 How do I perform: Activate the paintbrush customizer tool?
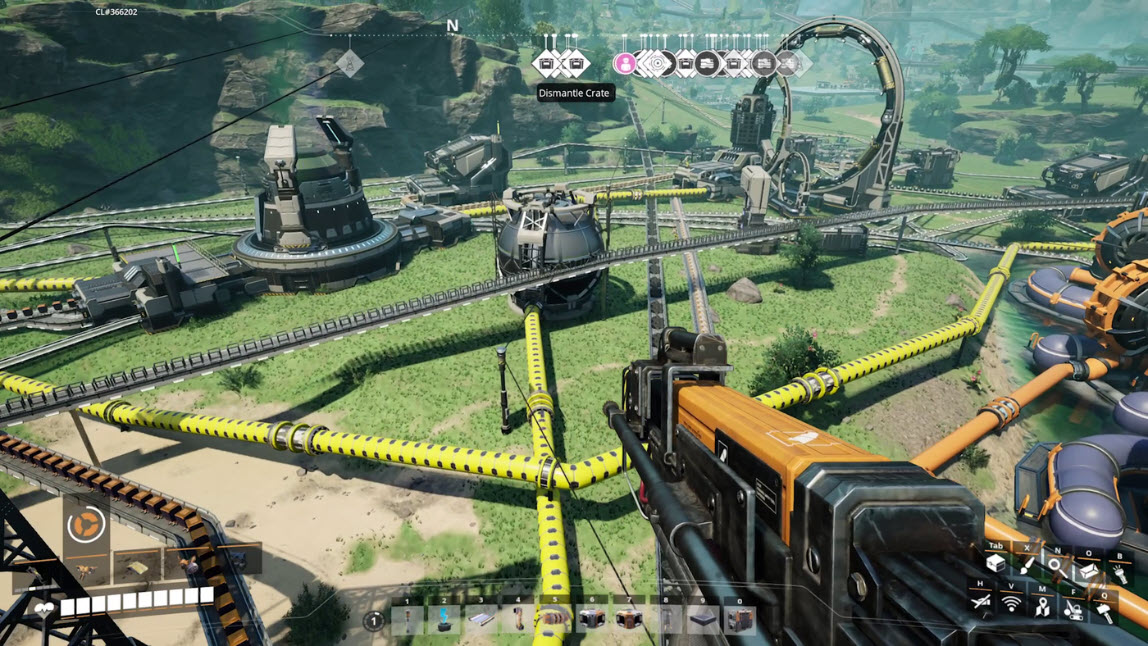[1027, 565]
